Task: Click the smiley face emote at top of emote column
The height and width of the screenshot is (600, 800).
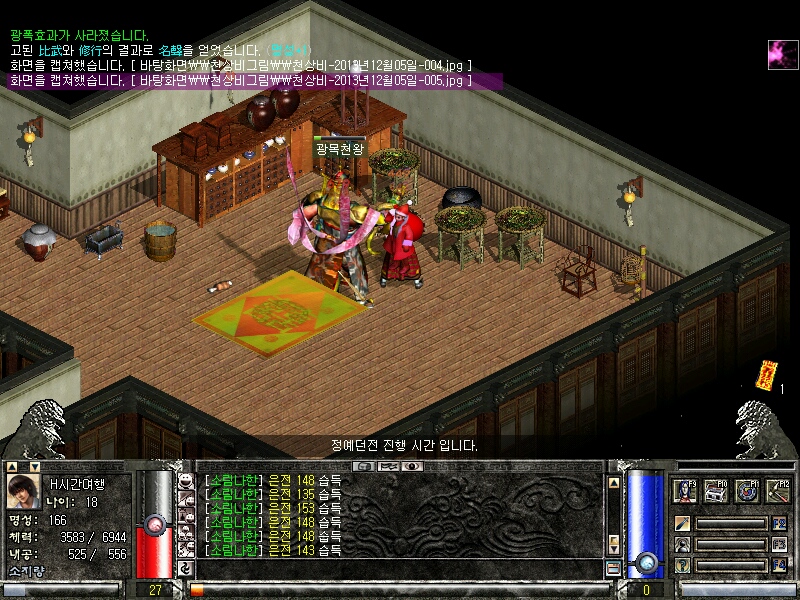Action: click(185, 482)
